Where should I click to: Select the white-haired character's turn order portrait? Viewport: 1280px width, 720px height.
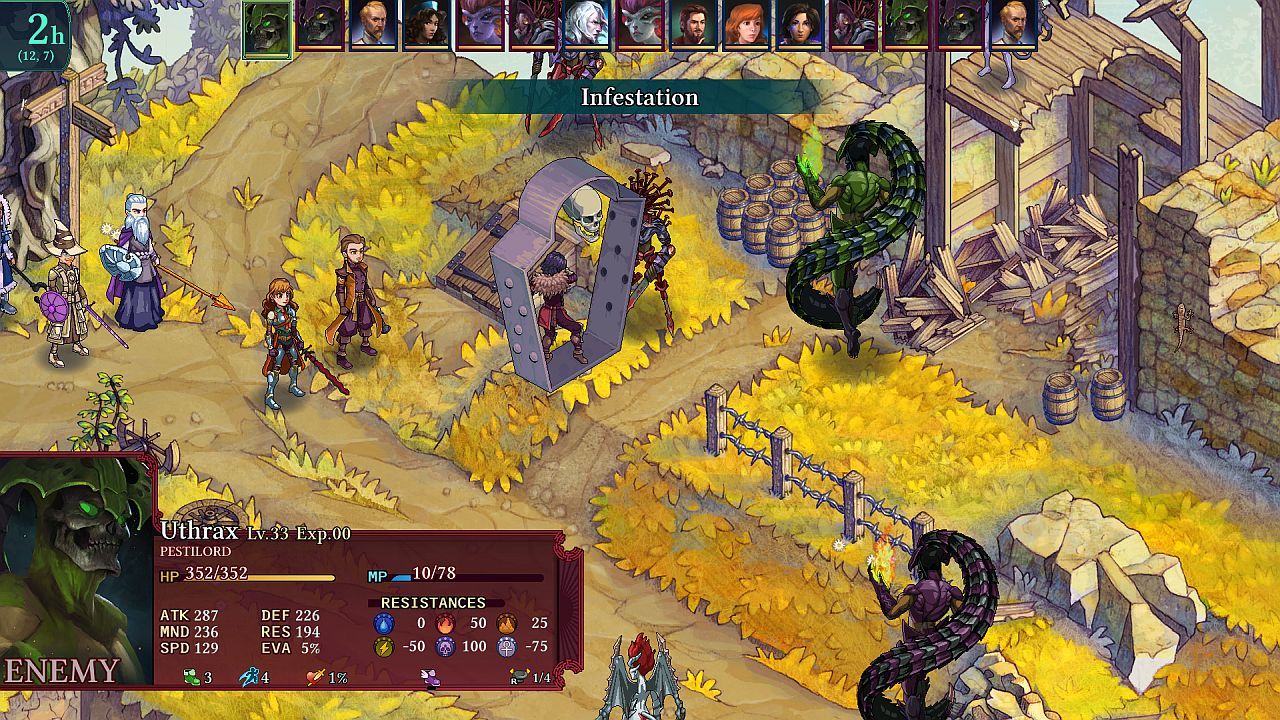[x=587, y=24]
